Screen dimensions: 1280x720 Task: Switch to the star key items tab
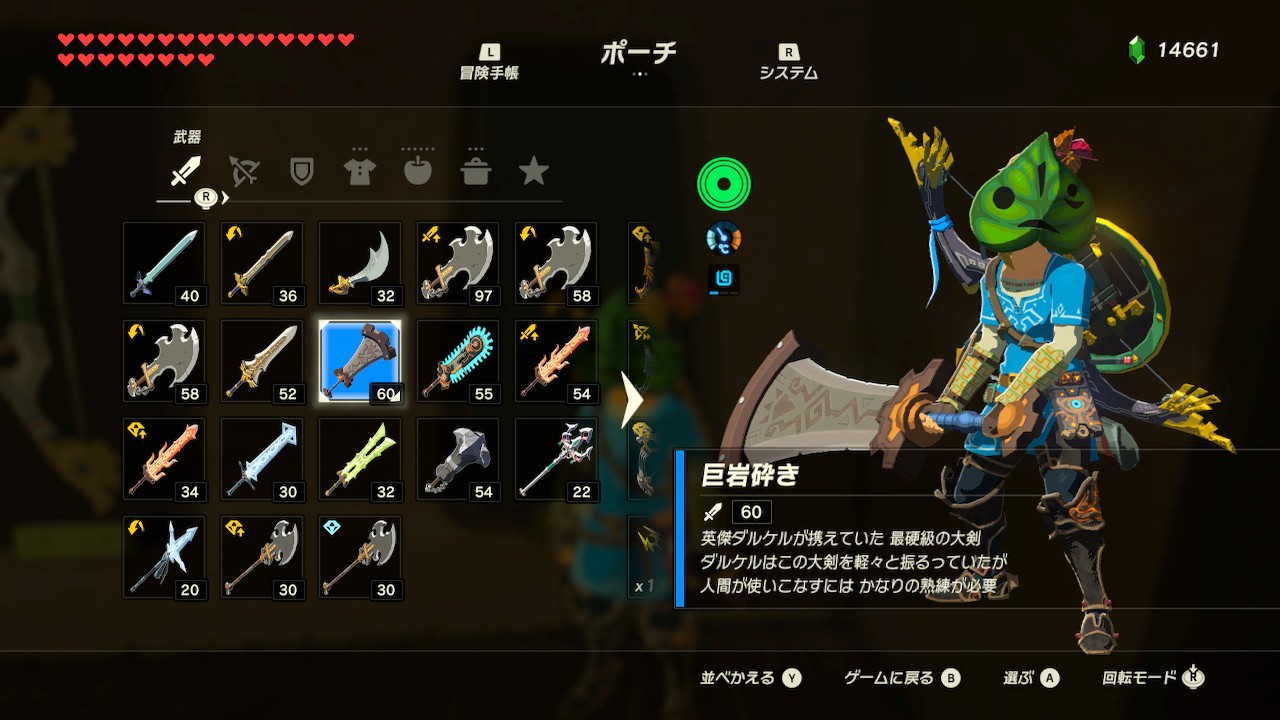[x=534, y=172]
